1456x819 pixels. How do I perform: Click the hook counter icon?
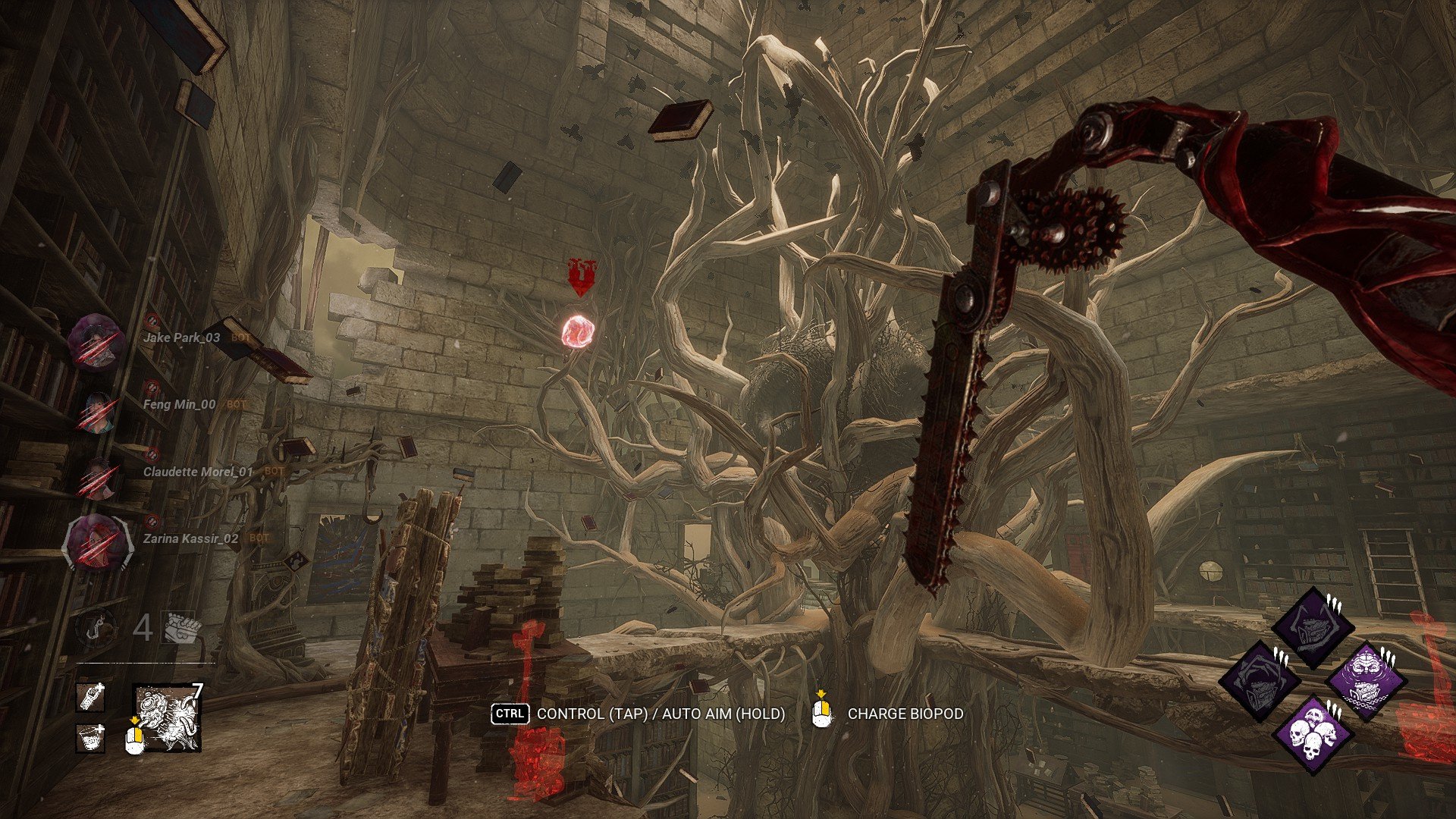(96, 629)
